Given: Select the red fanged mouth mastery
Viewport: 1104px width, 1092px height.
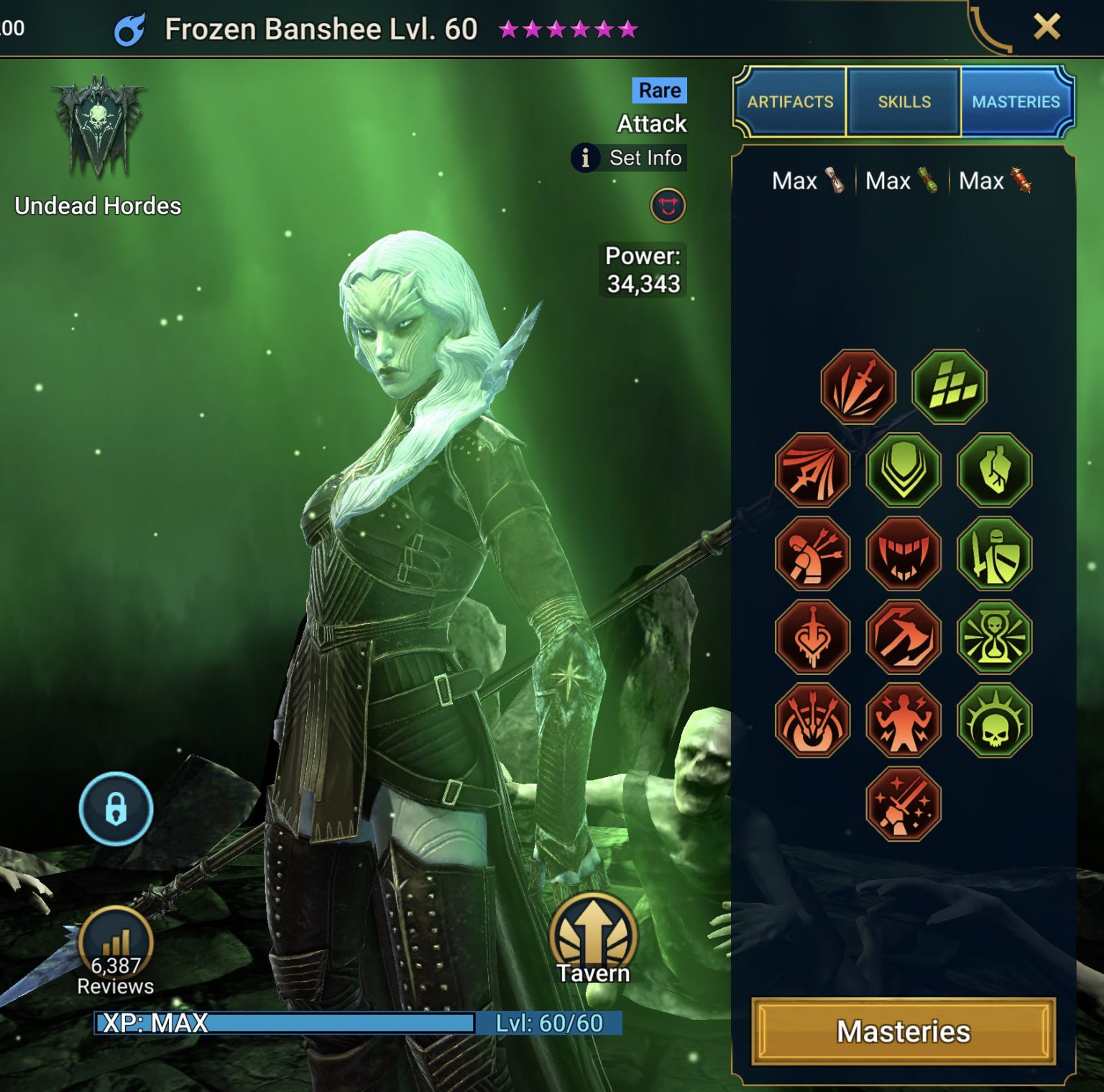Looking at the screenshot, I should click(903, 554).
